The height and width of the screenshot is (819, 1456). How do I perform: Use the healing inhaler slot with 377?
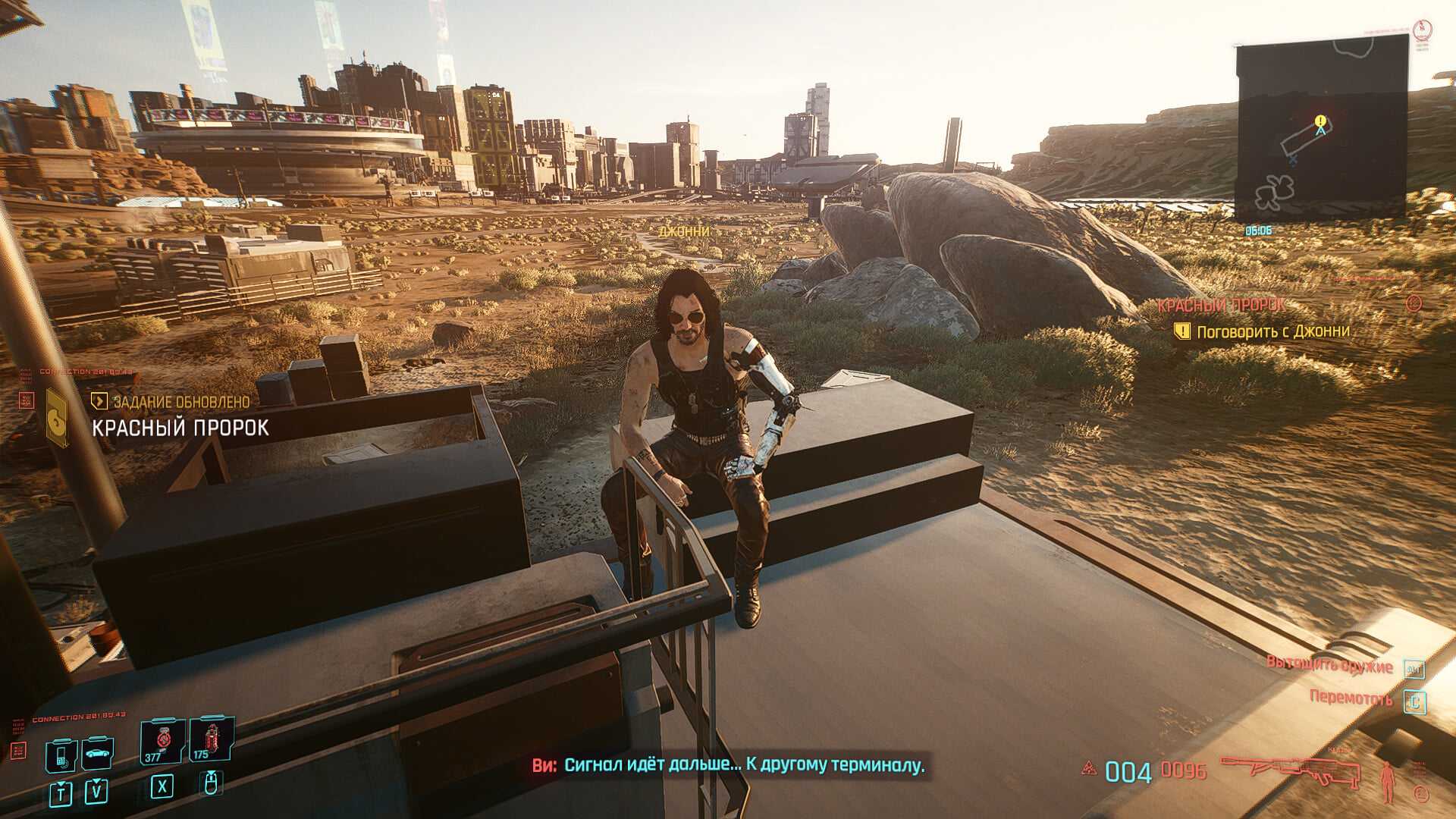click(x=161, y=741)
